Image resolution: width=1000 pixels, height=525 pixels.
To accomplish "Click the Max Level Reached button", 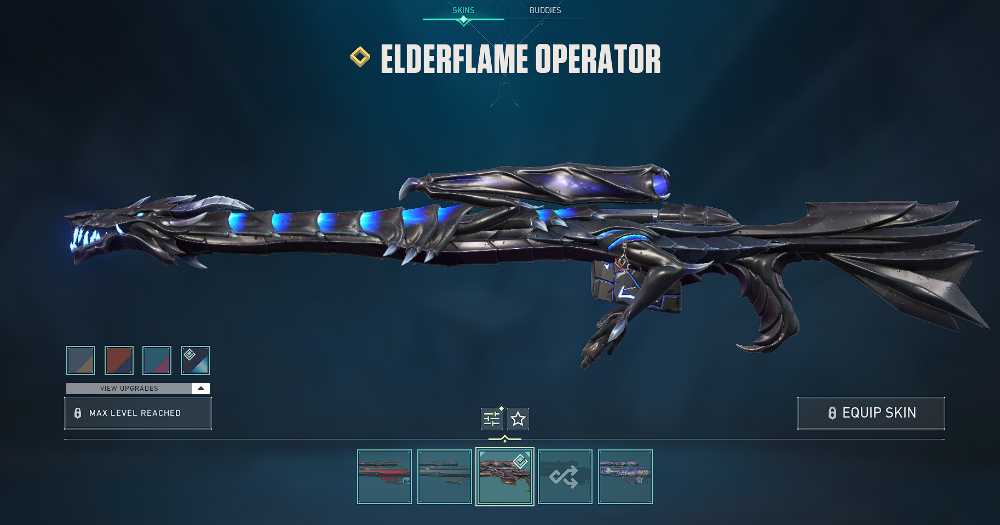I will point(138,413).
